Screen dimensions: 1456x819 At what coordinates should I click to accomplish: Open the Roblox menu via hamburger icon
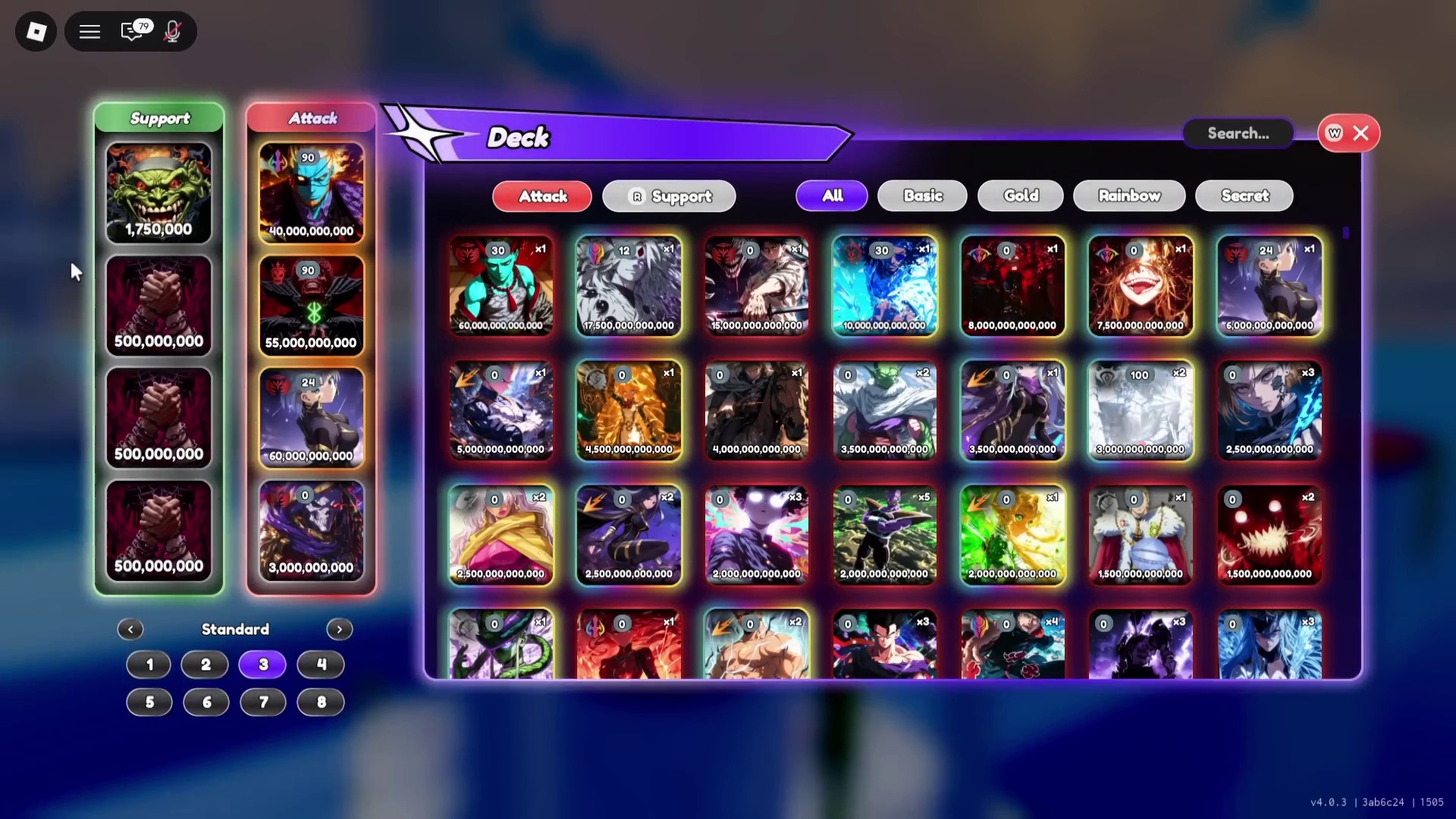89,31
